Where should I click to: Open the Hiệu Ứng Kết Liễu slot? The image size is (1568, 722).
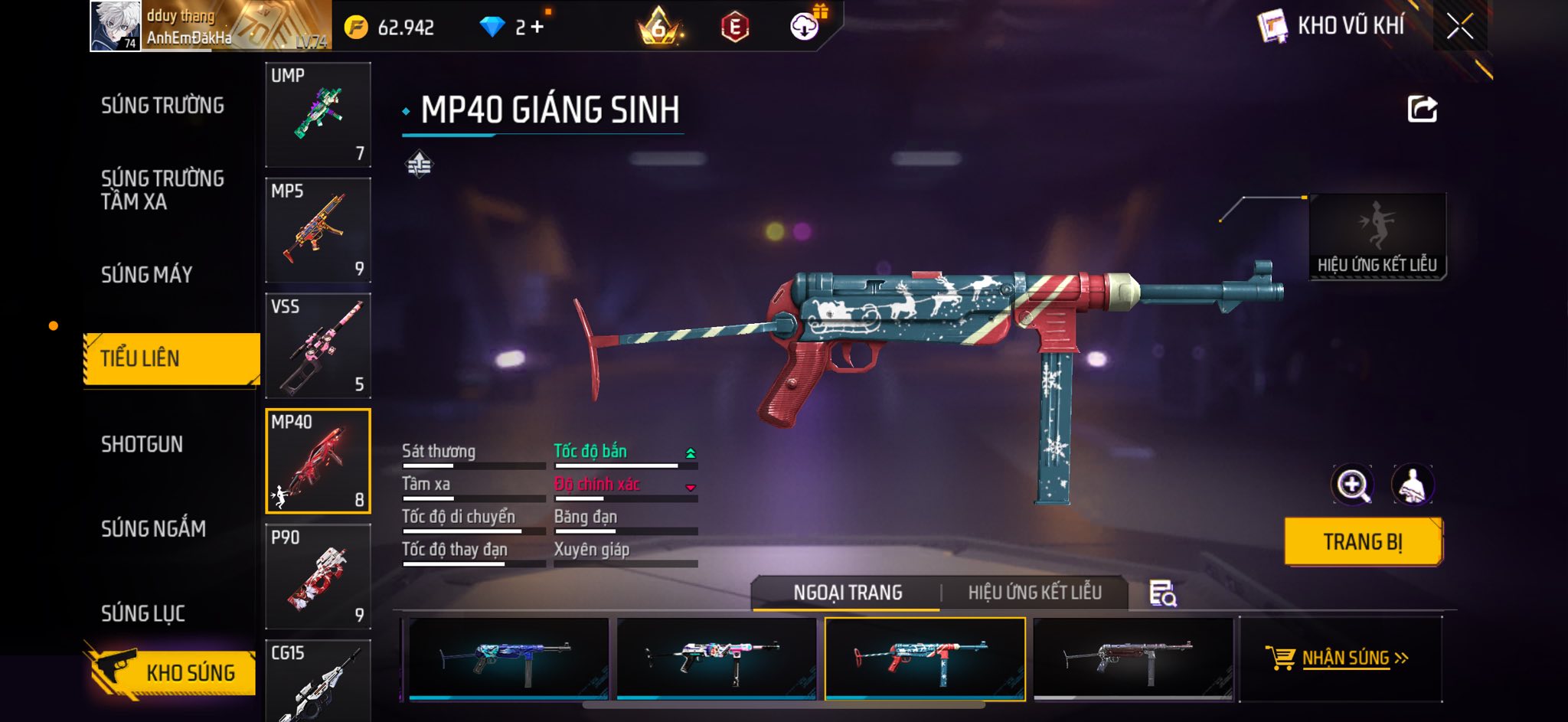[x=1377, y=236]
